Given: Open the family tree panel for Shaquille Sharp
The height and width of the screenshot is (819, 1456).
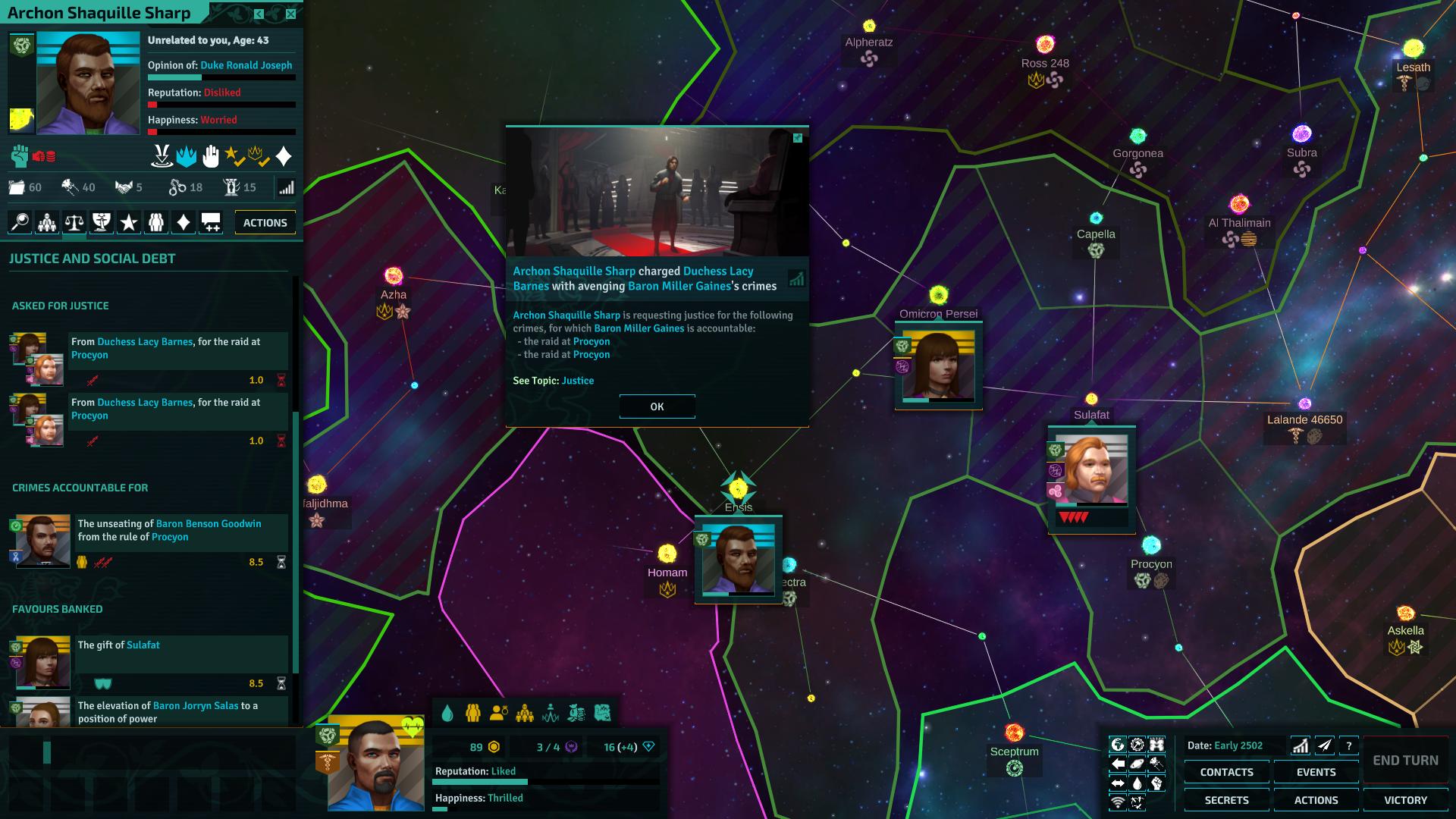Looking at the screenshot, I should pos(46,222).
